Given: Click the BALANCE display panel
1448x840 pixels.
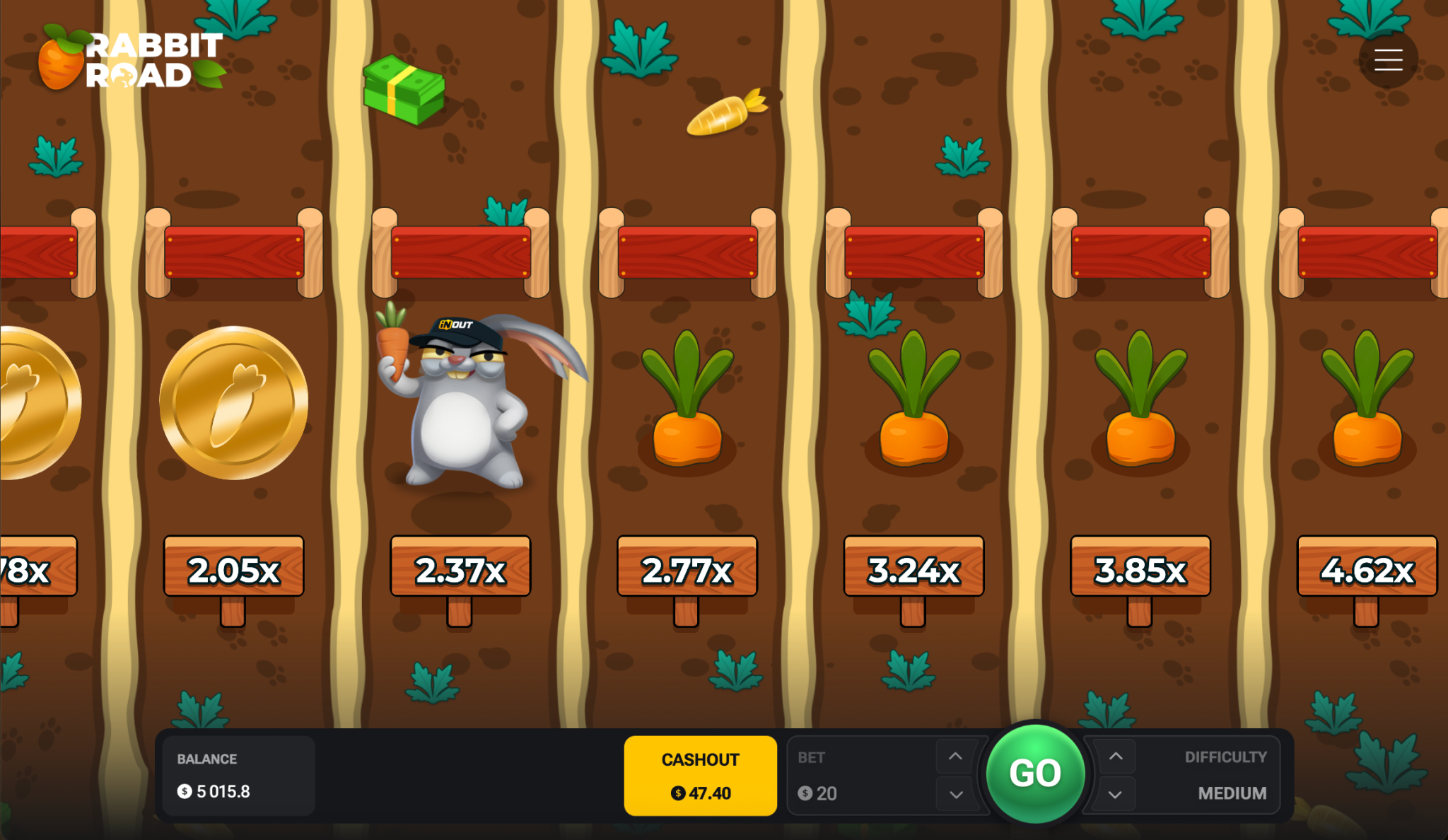Looking at the screenshot, I should pos(238,775).
